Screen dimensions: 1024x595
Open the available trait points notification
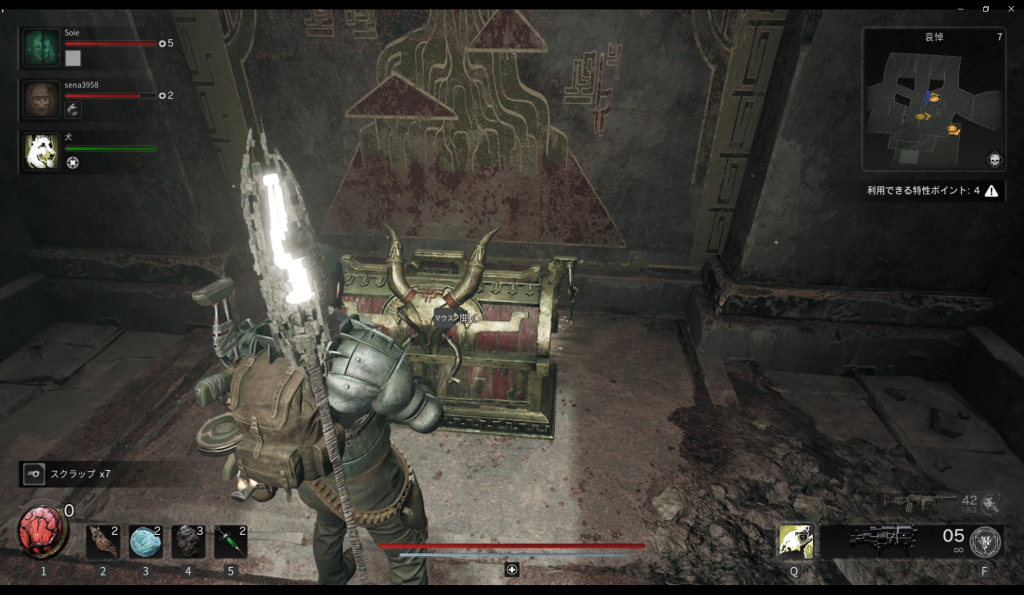pos(934,190)
